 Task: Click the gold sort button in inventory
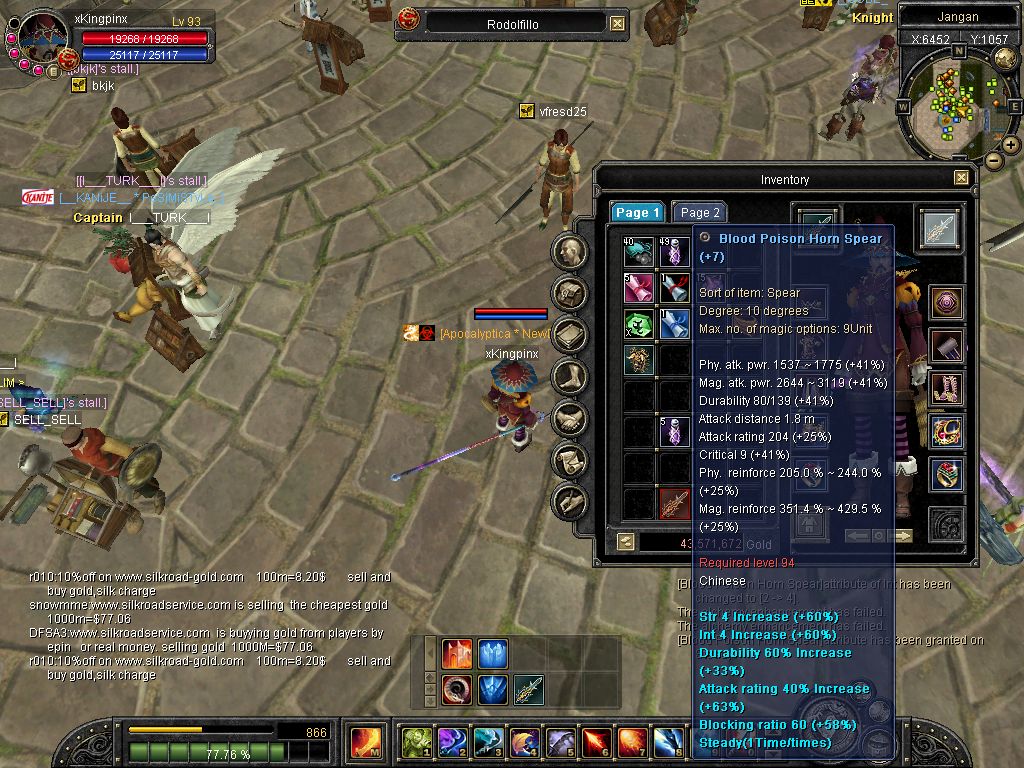624,542
